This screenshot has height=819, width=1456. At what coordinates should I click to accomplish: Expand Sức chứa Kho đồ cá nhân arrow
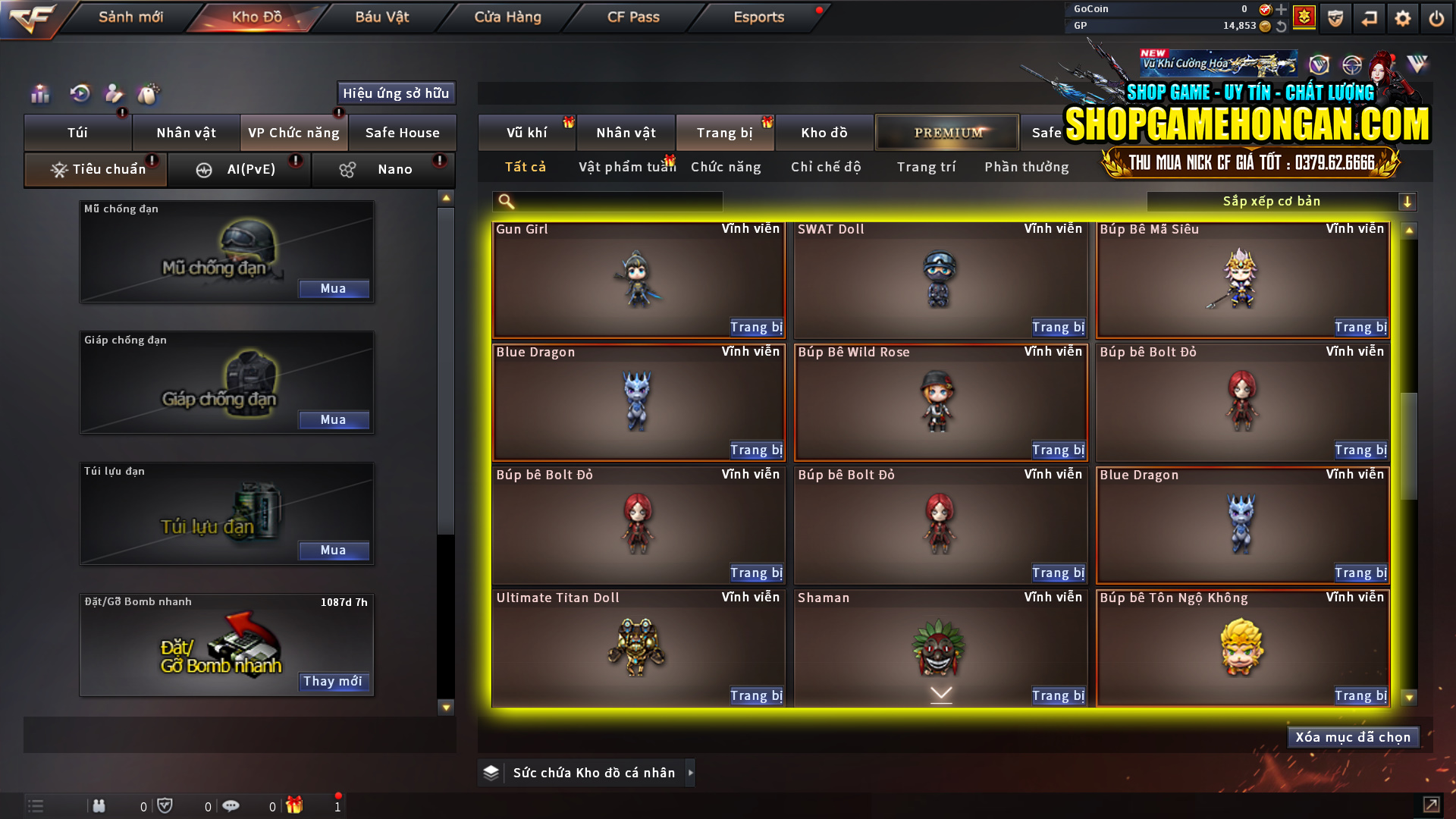(690, 773)
